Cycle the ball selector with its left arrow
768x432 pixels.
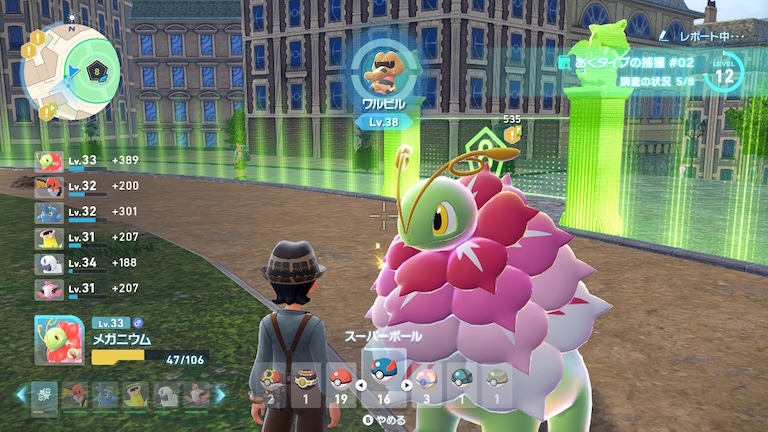(x=361, y=384)
